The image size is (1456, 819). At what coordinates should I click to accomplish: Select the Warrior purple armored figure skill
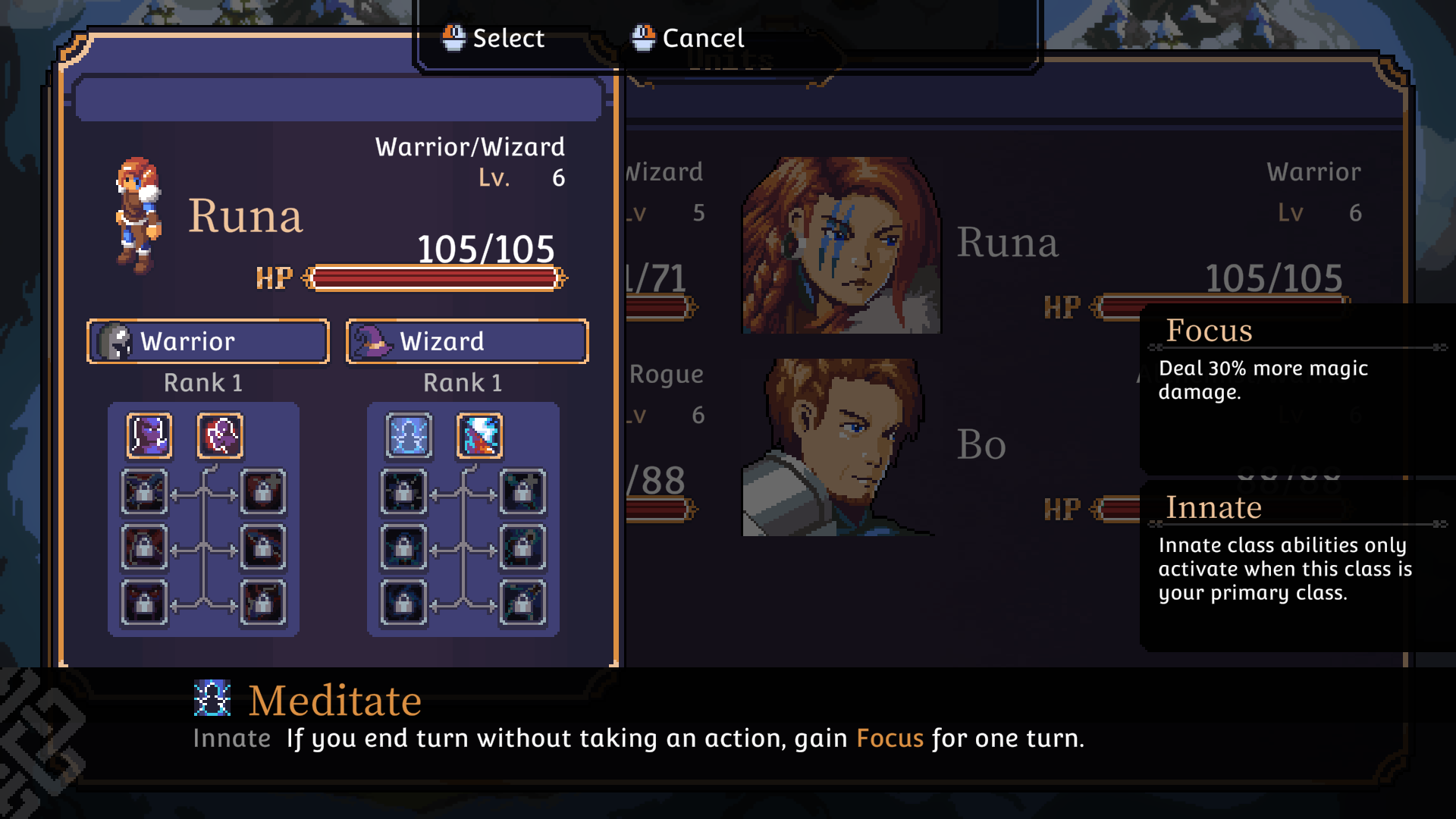pos(149,436)
